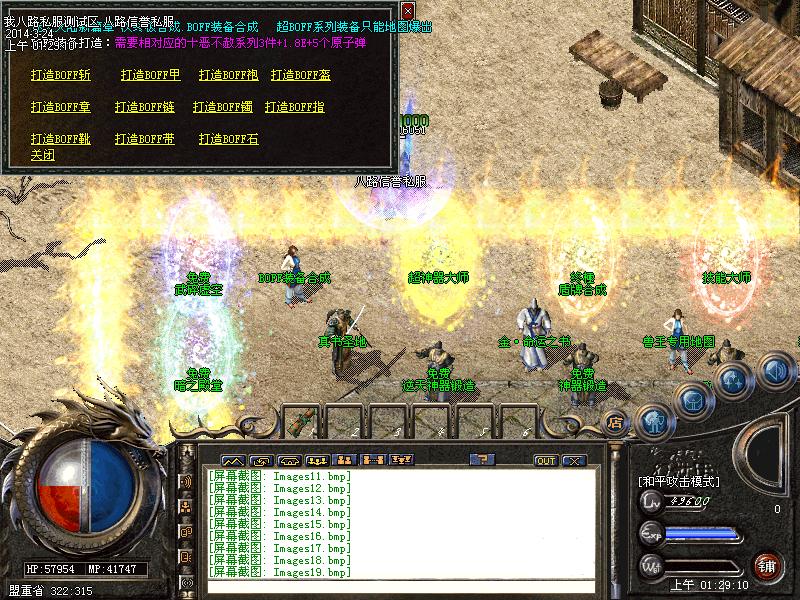The height and width of the screenshot is (600, 800).
Task: Pick the 打造BOFF袍 option
Action: point(228,75)
